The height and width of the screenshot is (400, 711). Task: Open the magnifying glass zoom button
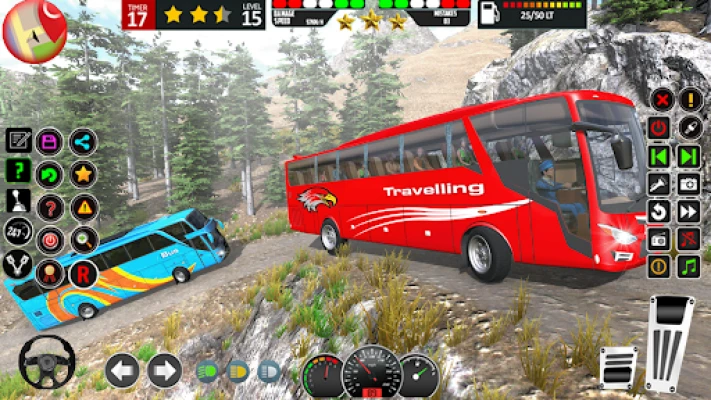tap(83, 240)
